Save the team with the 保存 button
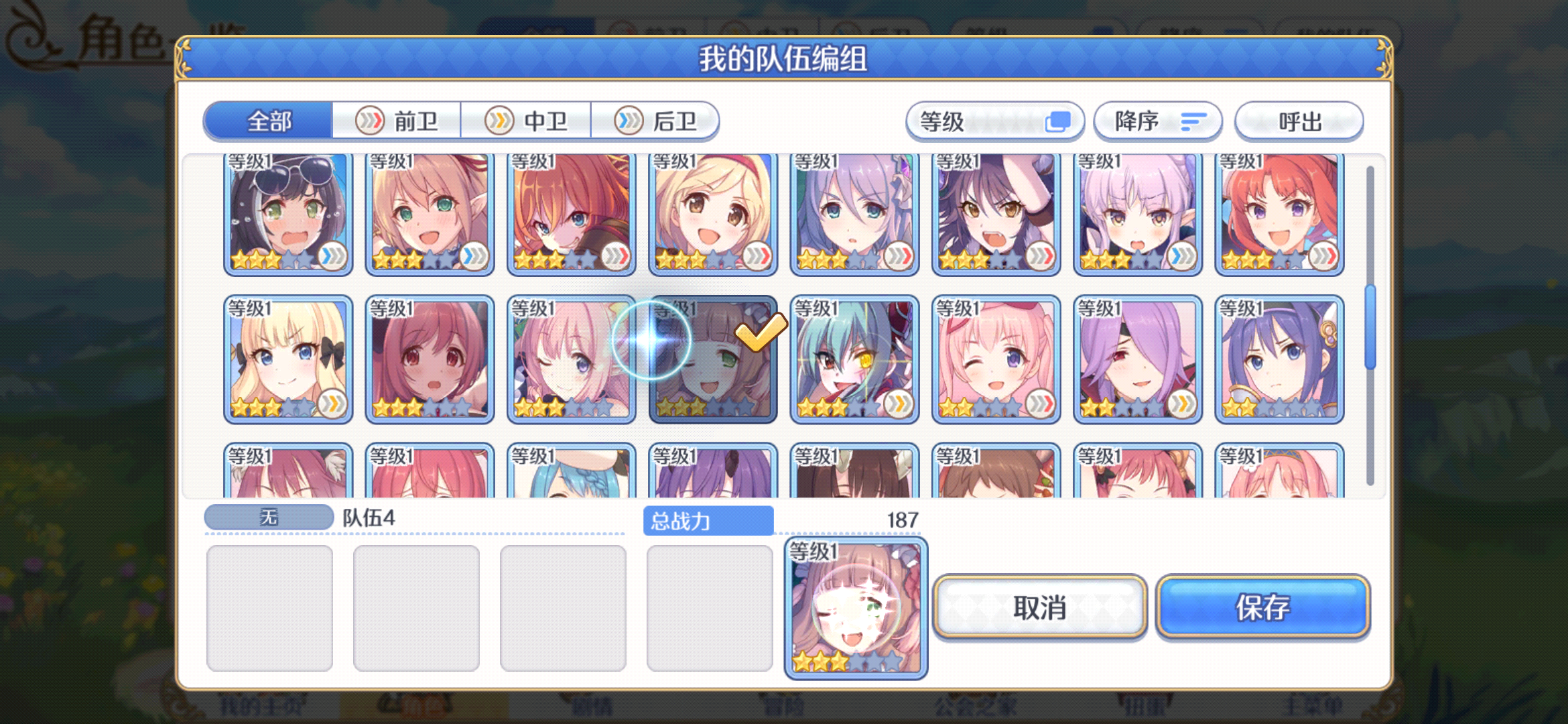 [x=1262, y=607]
